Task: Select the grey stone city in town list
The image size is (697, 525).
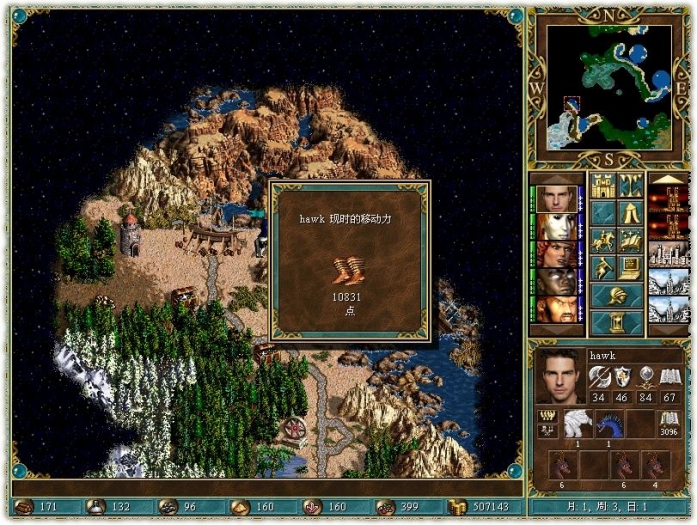Action: pyautogui.click(x=668, y=254)
